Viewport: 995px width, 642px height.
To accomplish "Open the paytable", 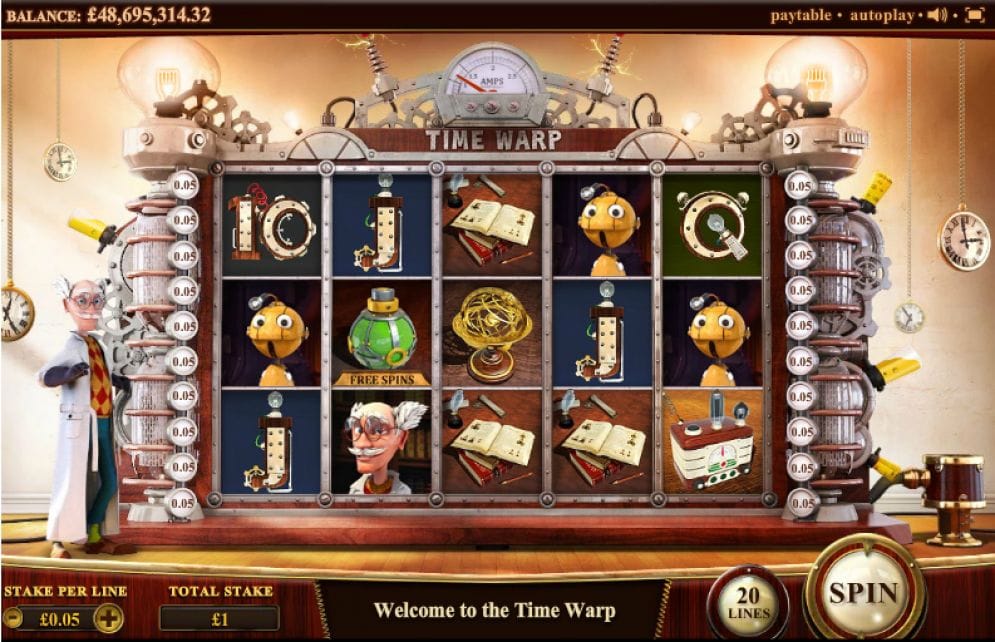I will pos(801,15).
